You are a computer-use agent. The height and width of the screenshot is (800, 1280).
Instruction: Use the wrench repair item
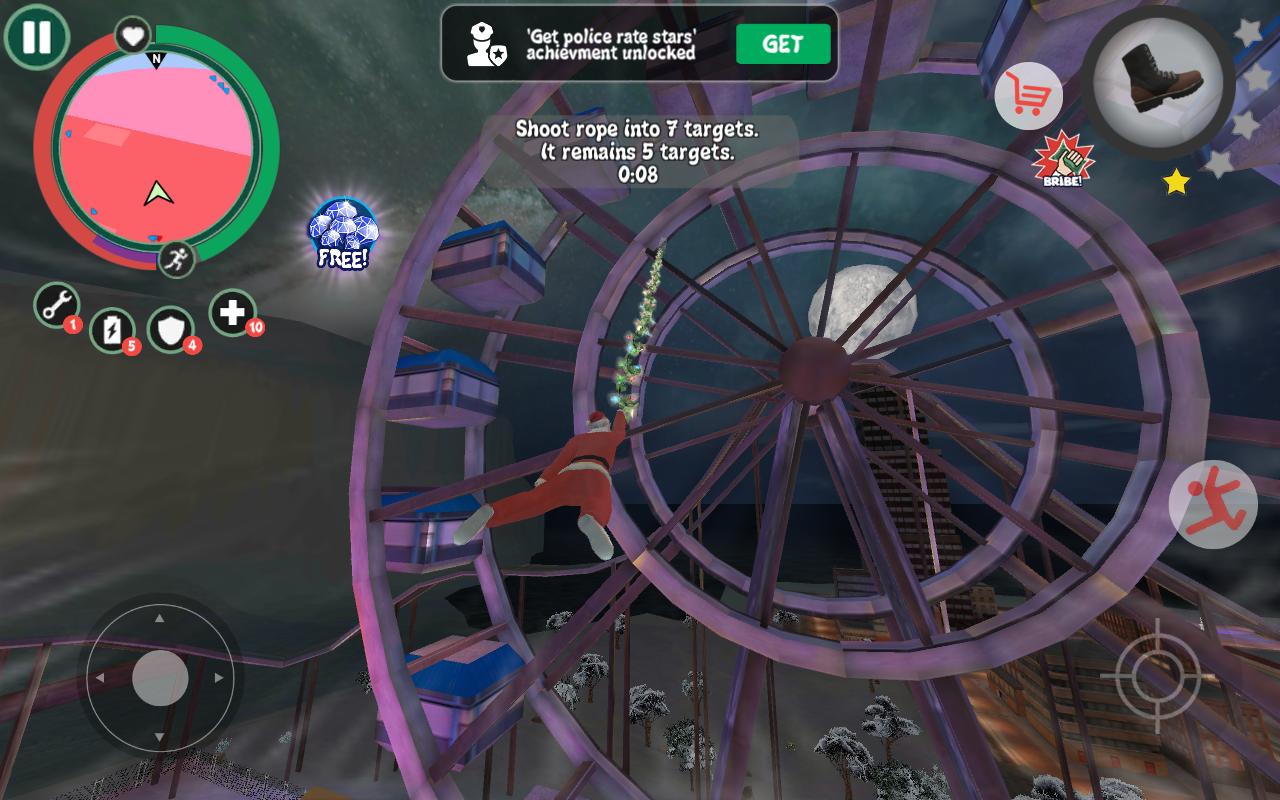[x=57, y=304]
